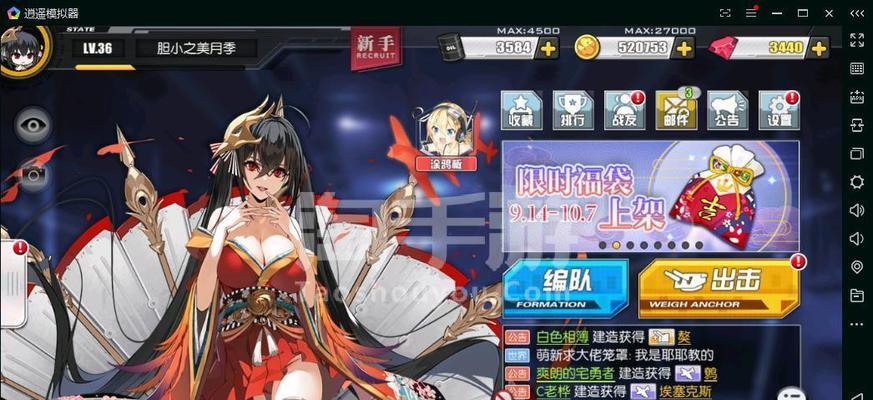Open the 编队 Formation screen

[565, 287]
